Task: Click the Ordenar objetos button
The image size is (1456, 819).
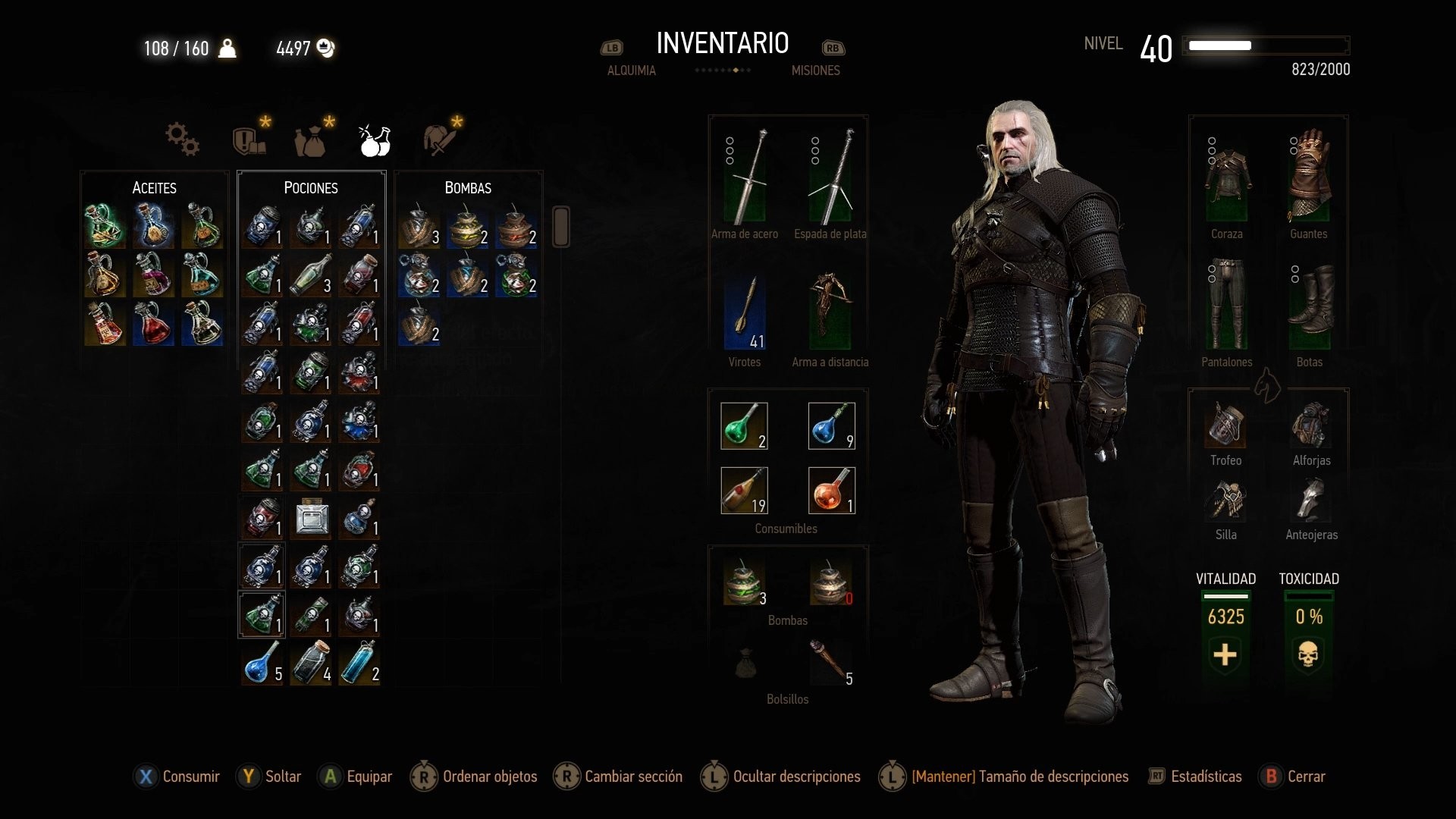Action: [489, 777]
